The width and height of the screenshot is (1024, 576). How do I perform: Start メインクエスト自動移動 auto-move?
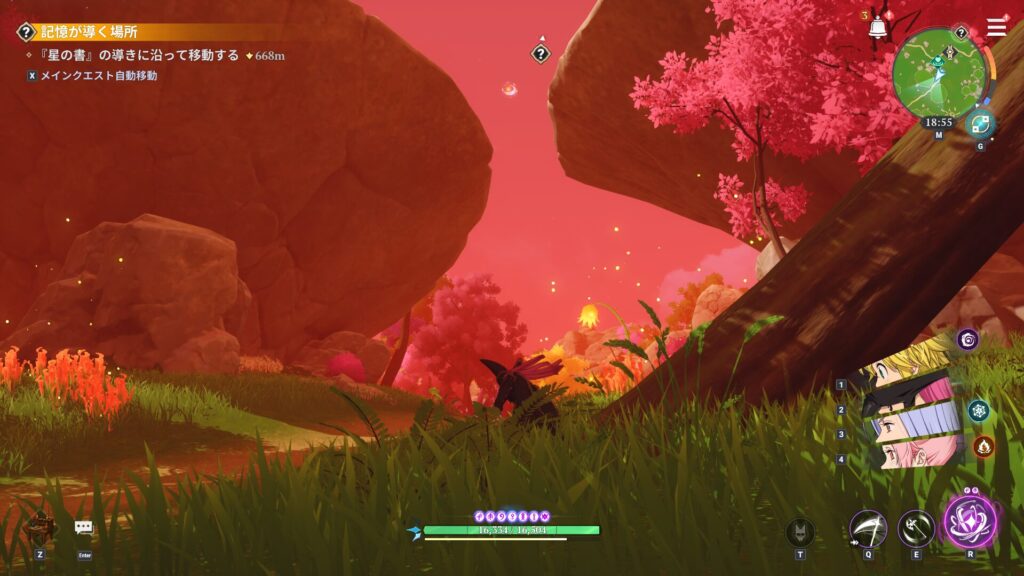[x=99, y=75]
